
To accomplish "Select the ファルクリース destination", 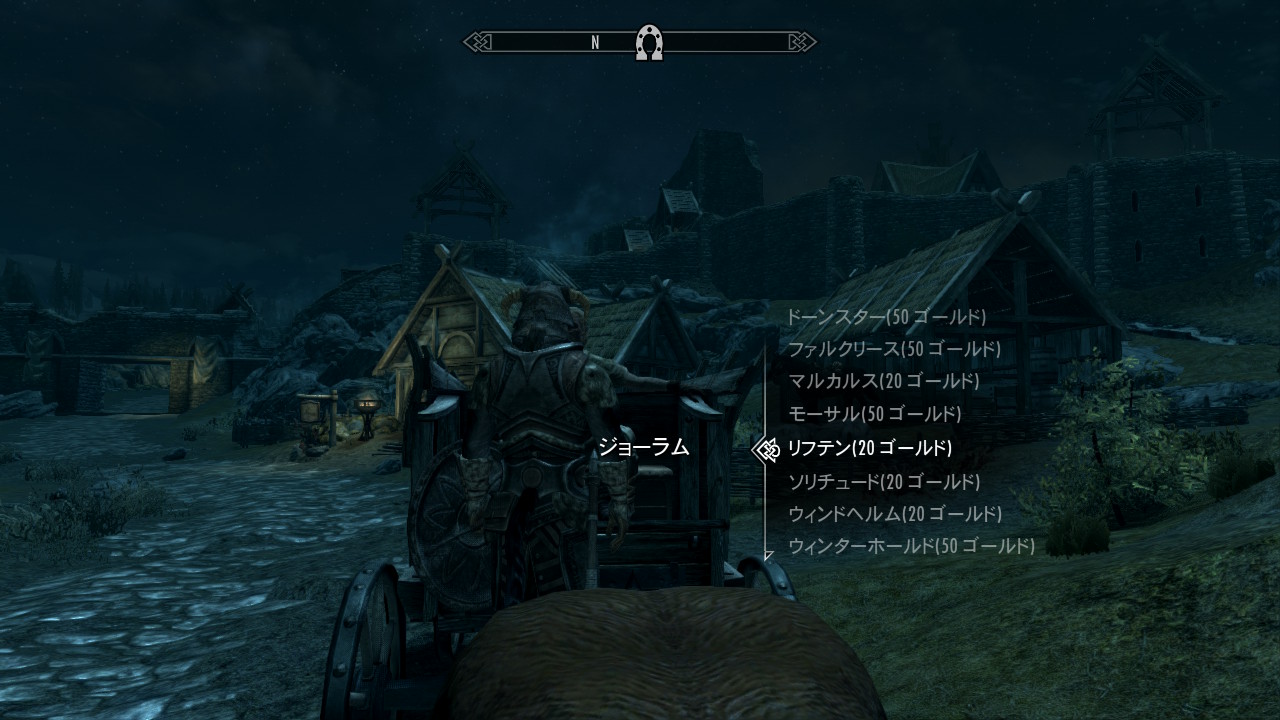I will 894,349.
